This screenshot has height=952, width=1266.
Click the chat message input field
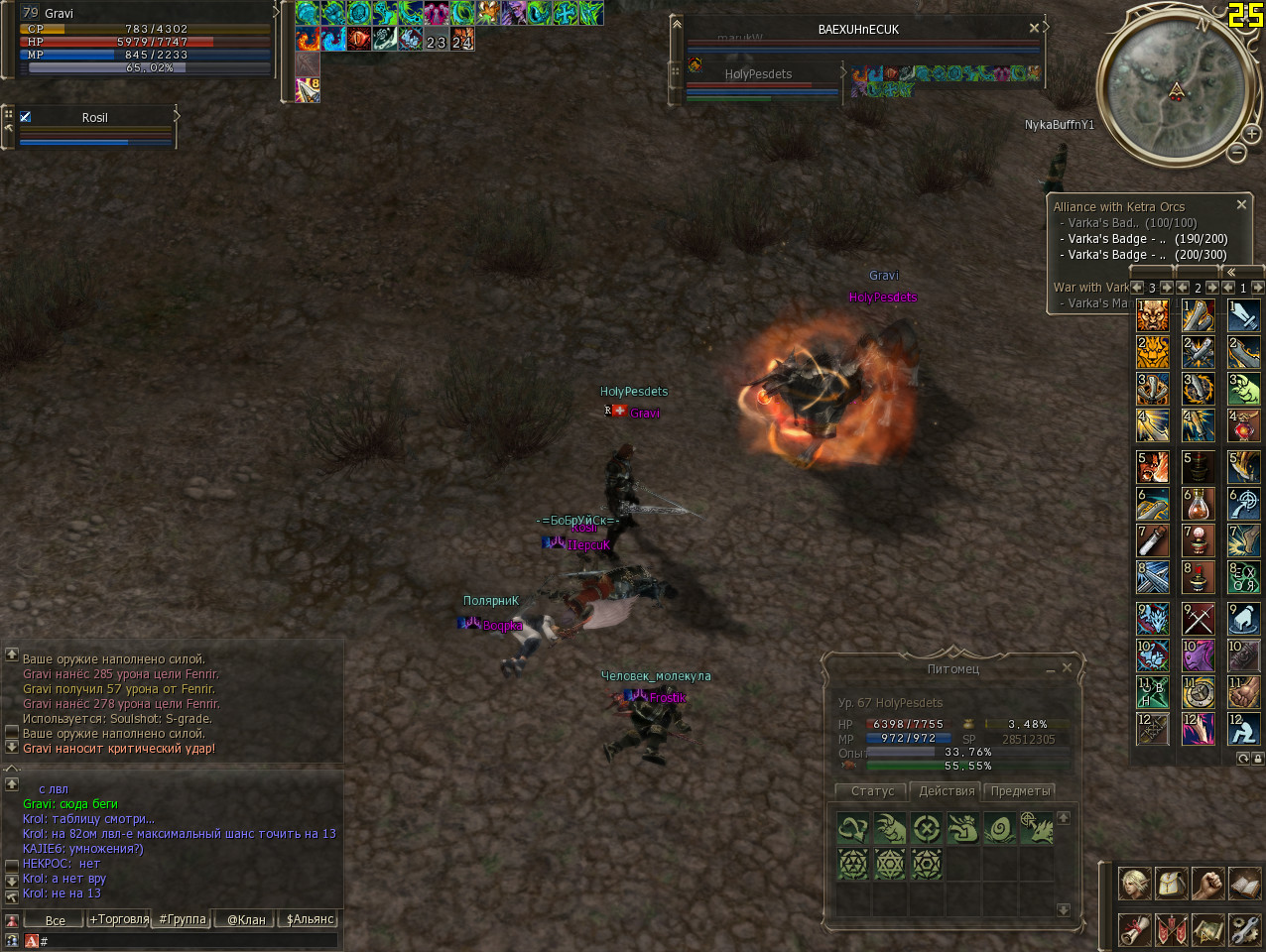click(x=189, y=940)
